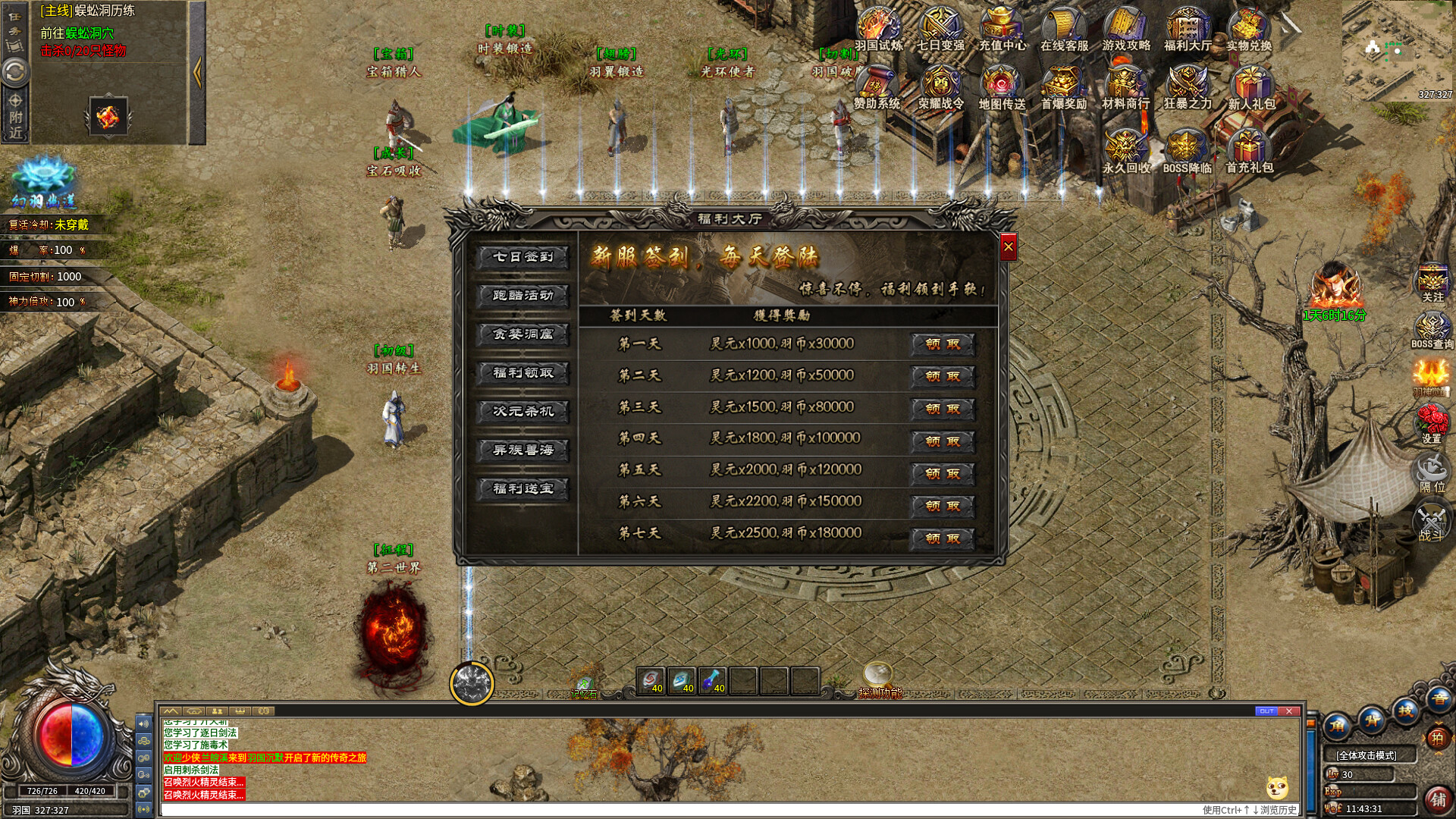The height and width of the screenshot is (819, 1456).
Task: Switch to the 跑酷活动 tab
Action: [x=522, y=297]
